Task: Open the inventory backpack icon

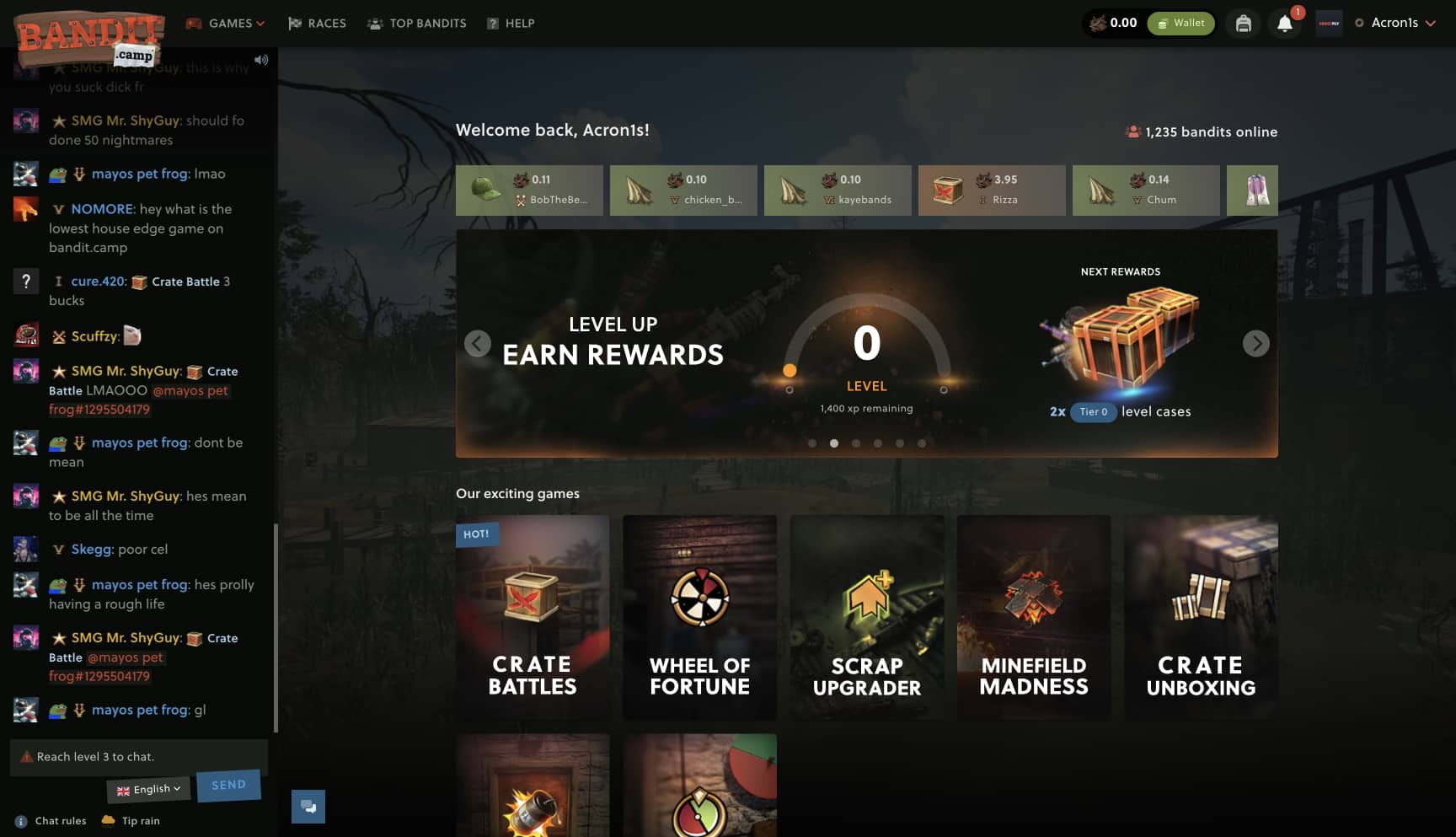Action: pyautogui.click(x=1244, y=24)
